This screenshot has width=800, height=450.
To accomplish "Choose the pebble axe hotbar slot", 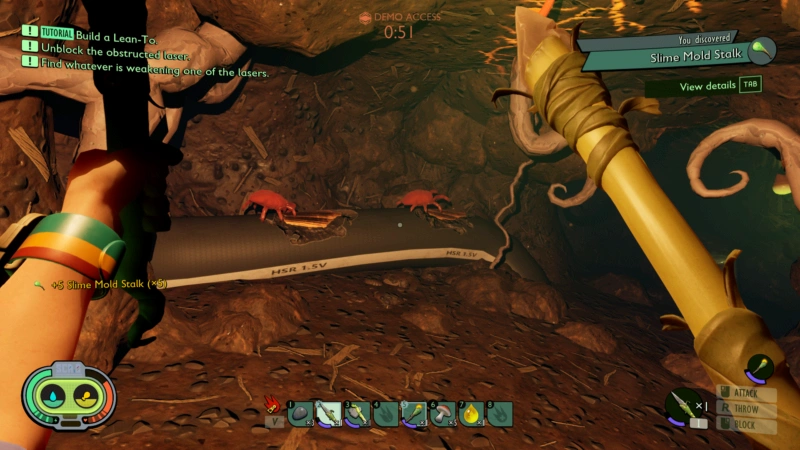I will click(x=357, y=413).
